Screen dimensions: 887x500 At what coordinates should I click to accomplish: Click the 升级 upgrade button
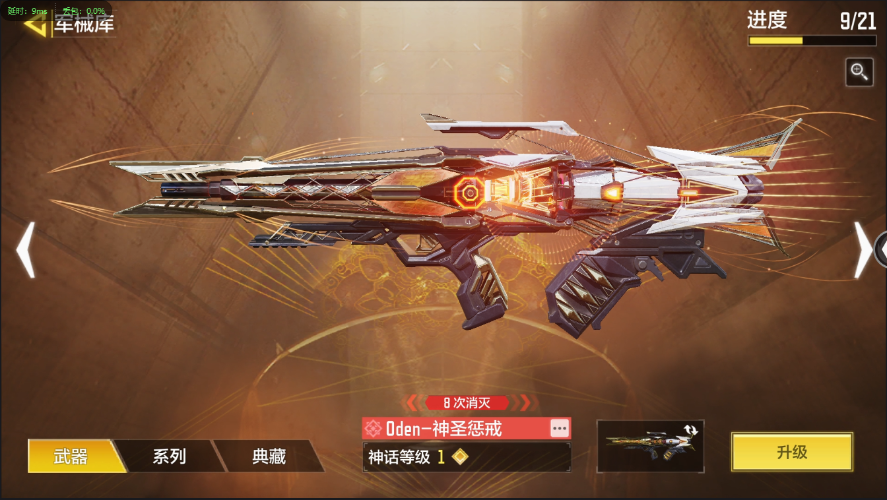coord(791,452)
